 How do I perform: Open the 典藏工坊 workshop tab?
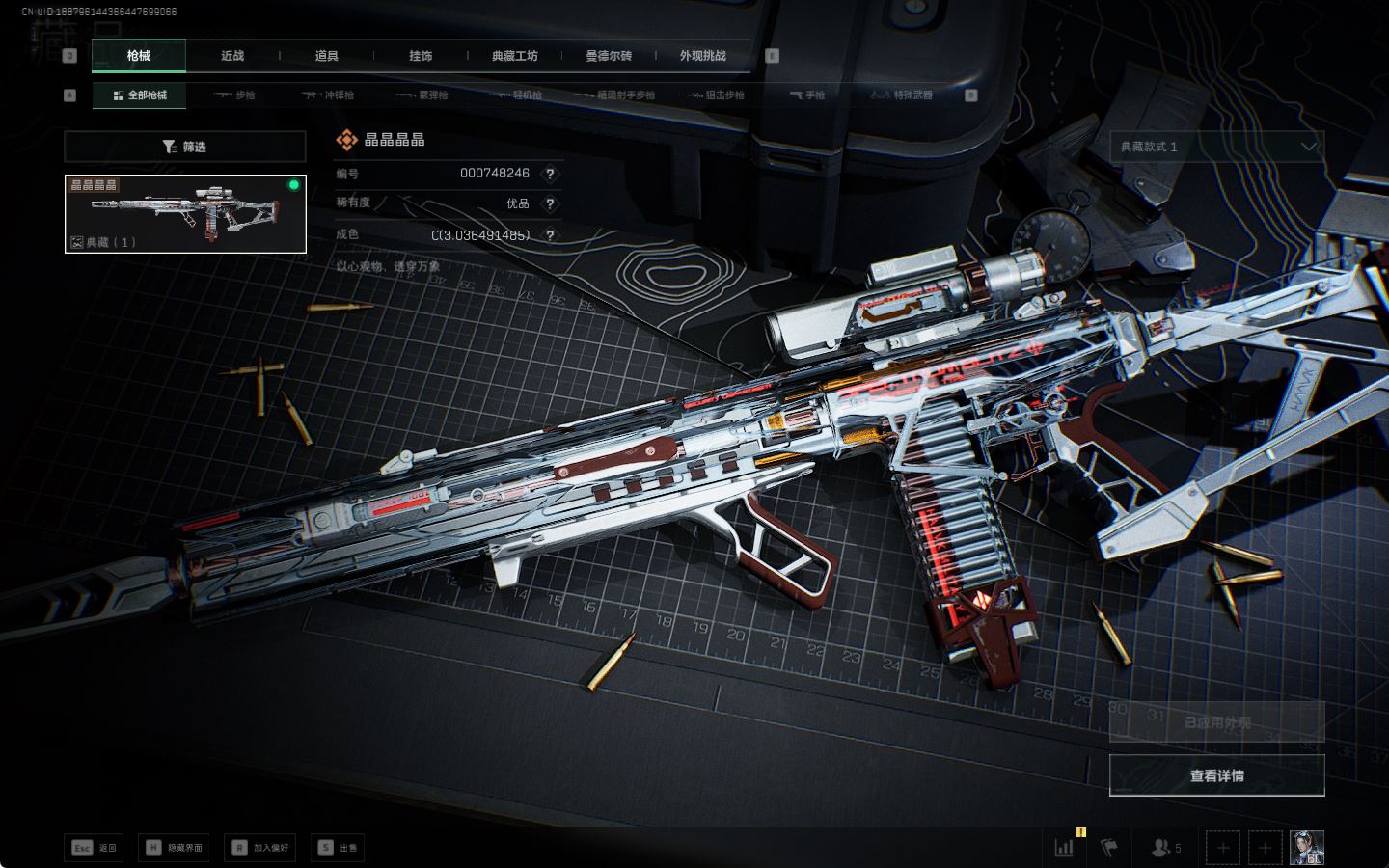(514, 56)
